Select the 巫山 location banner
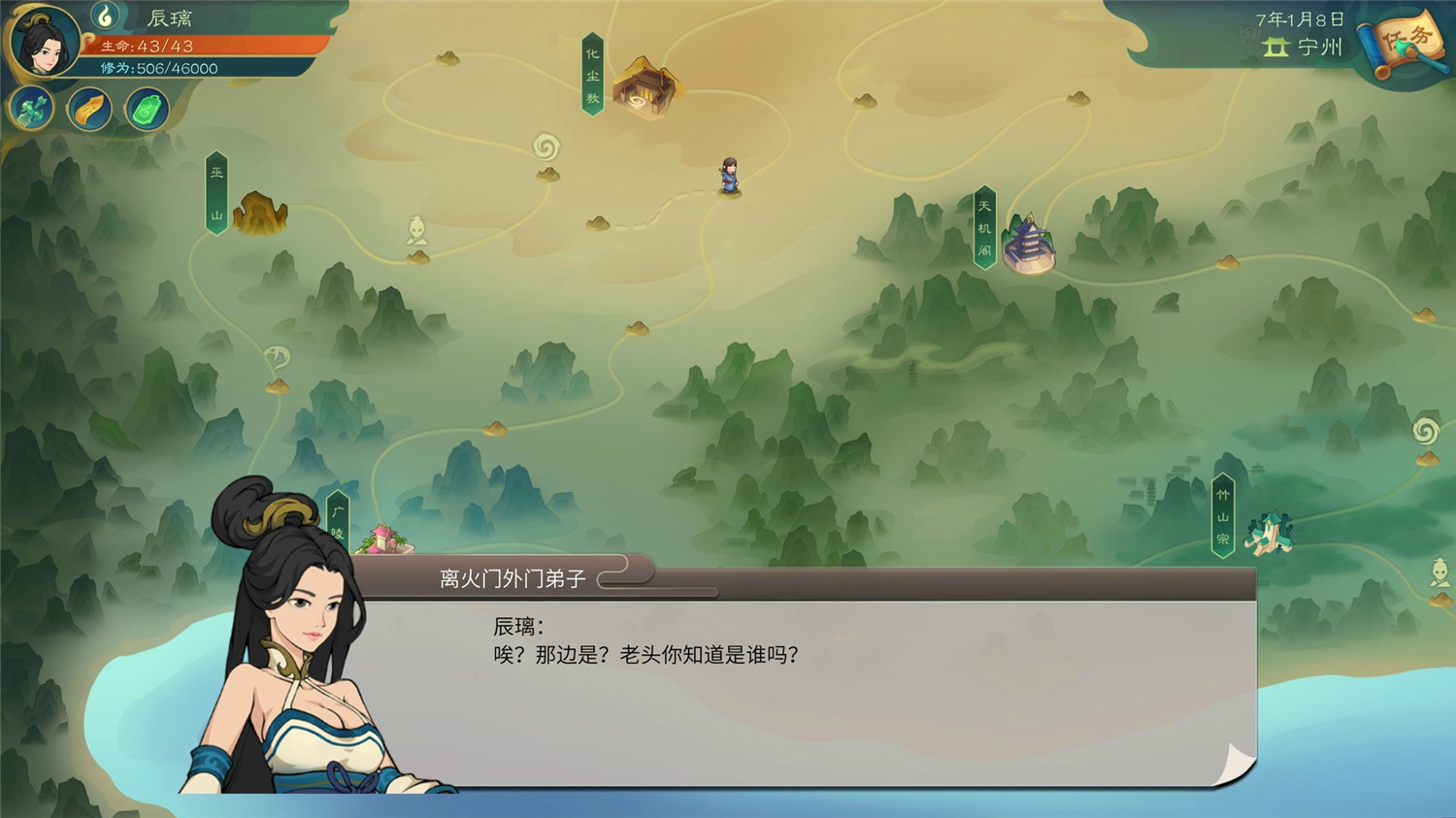 [x=218, y=192]
